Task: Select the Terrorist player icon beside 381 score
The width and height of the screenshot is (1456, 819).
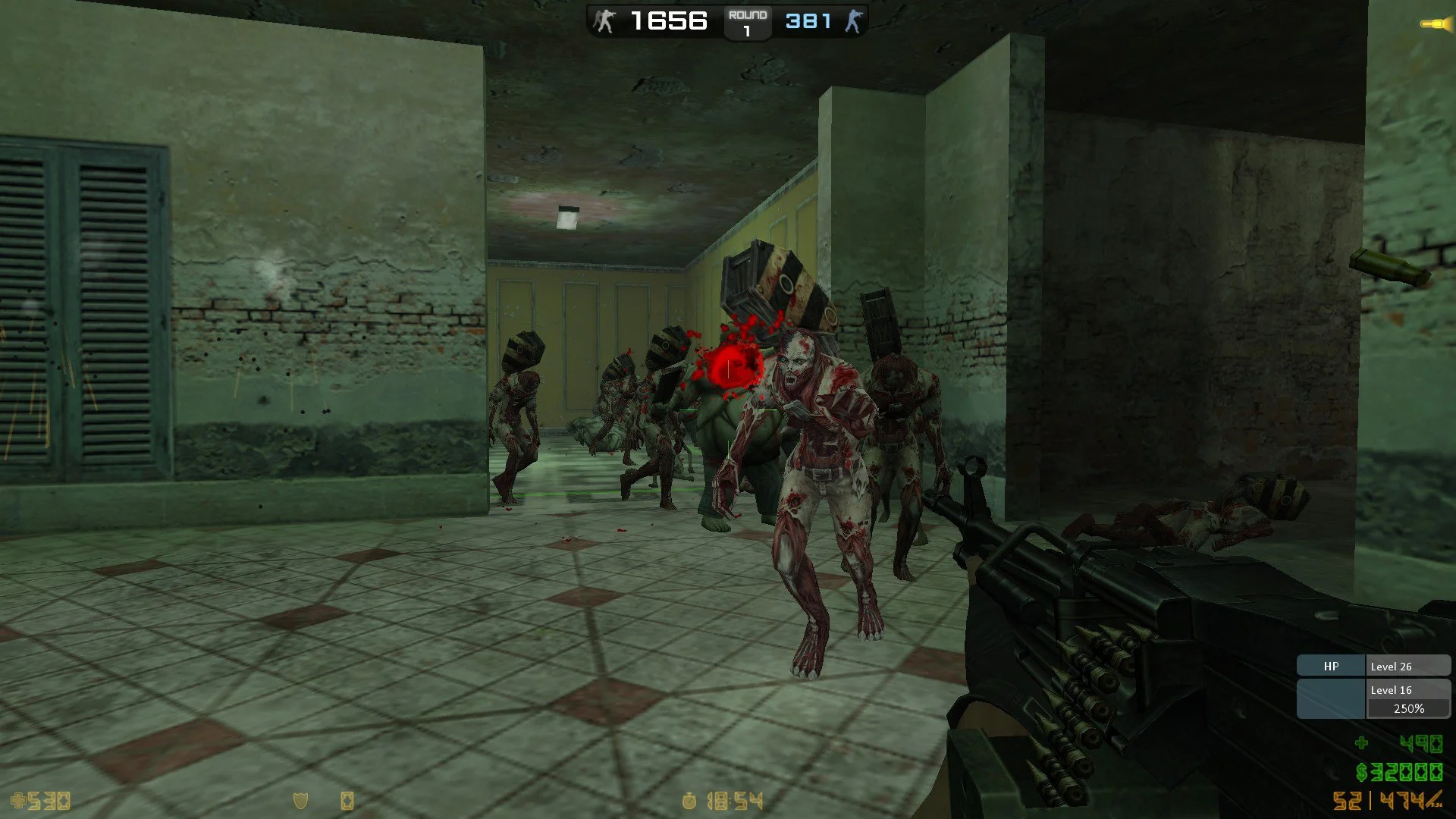Action: coord(855,21)
